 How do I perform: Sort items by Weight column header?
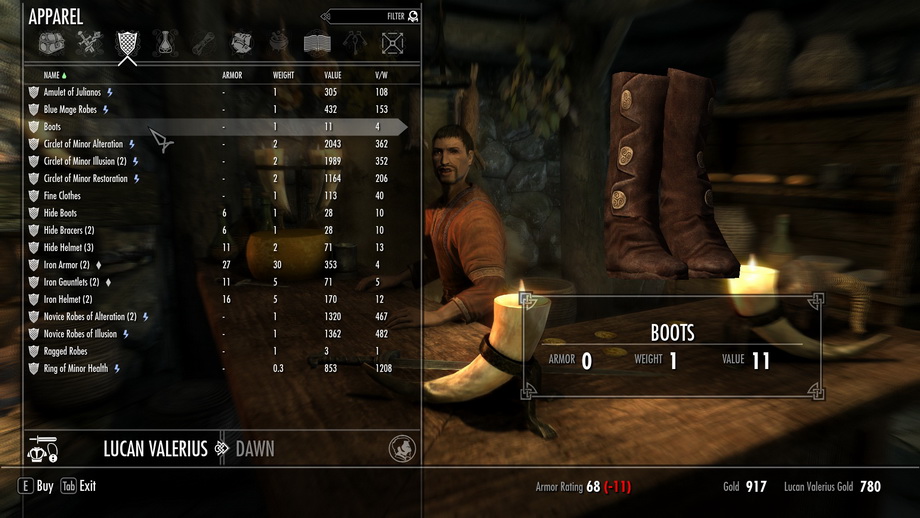point(283,75)
